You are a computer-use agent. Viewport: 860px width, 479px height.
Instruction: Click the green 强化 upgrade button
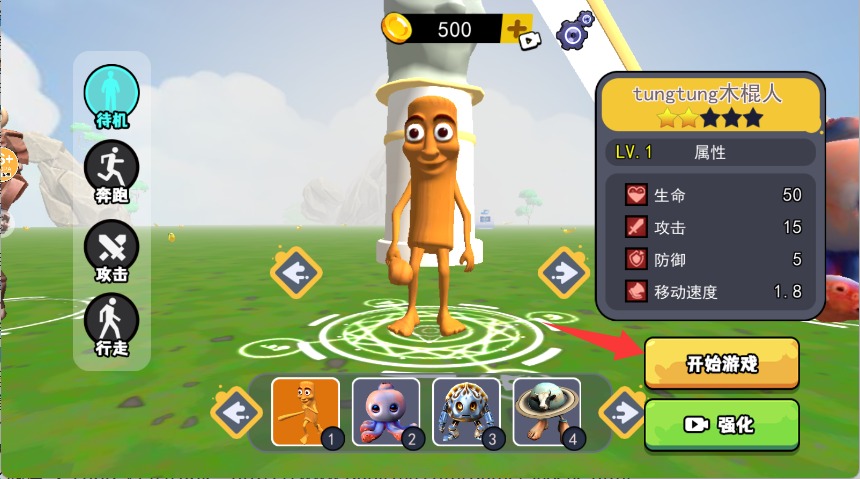721,425
